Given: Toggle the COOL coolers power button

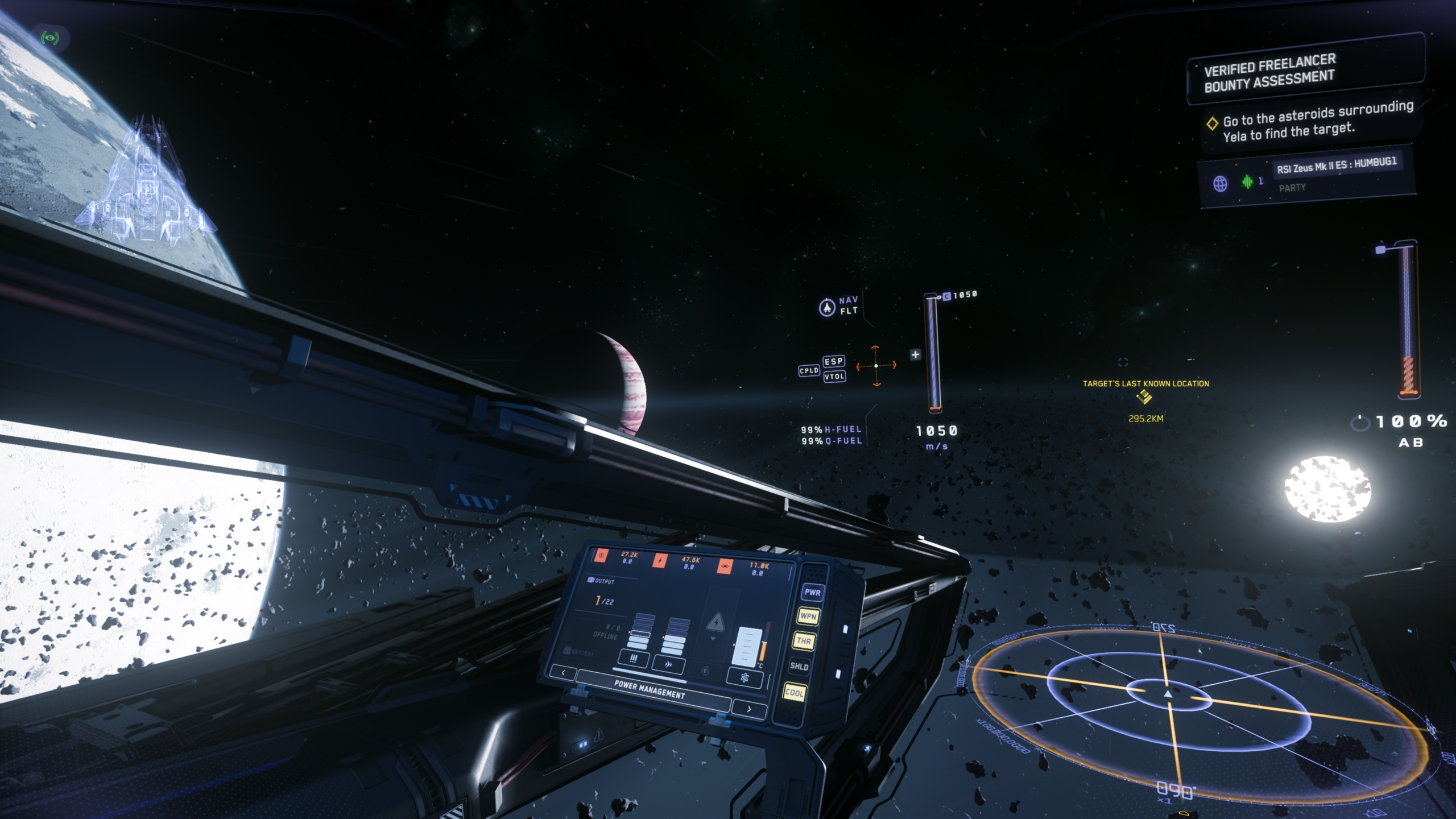Looking at the screenshot, I should (794, 692).
